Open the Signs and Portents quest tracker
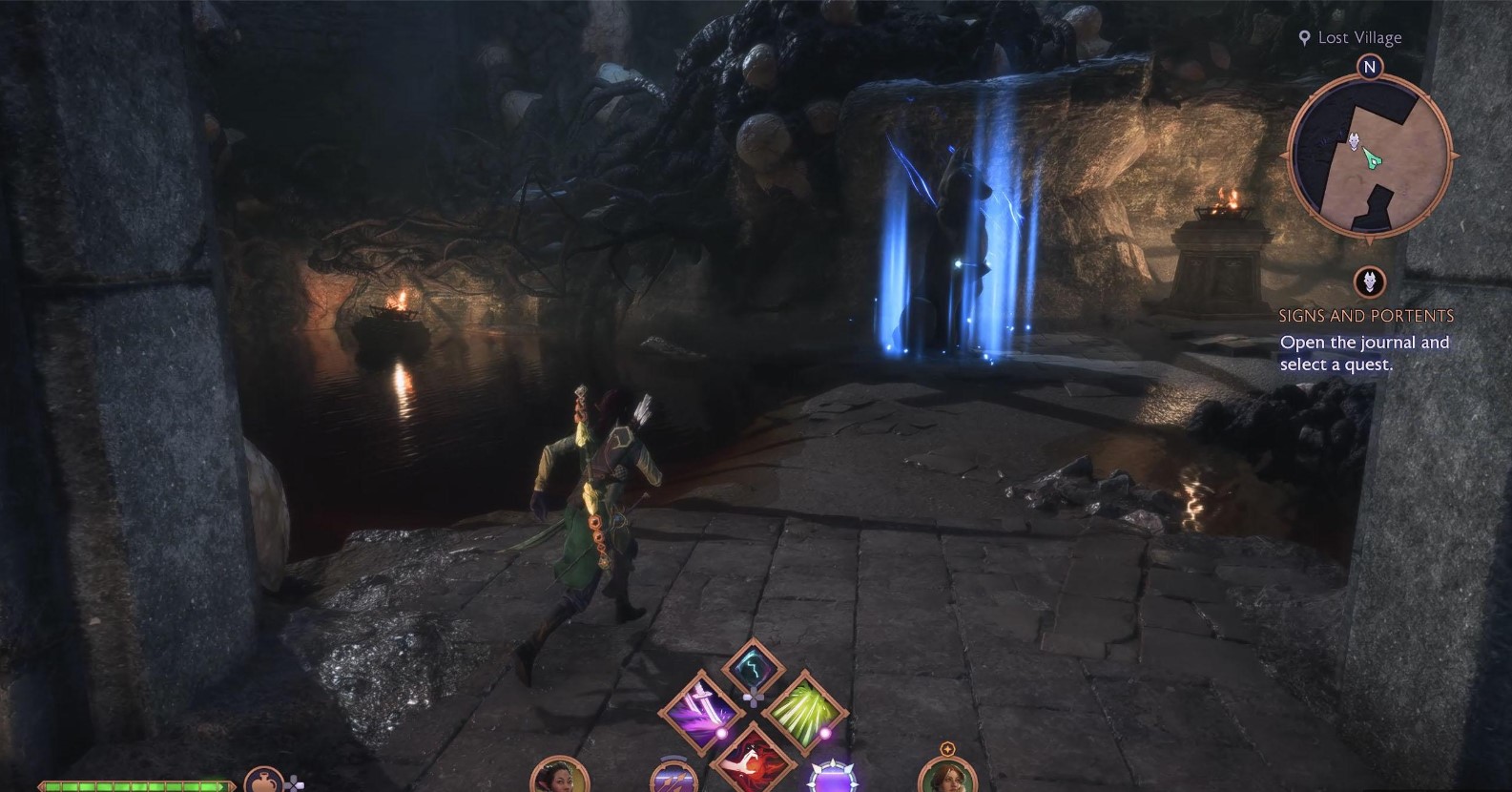The width and height of the screenshot is (1512, 792). pos(1365,316)
